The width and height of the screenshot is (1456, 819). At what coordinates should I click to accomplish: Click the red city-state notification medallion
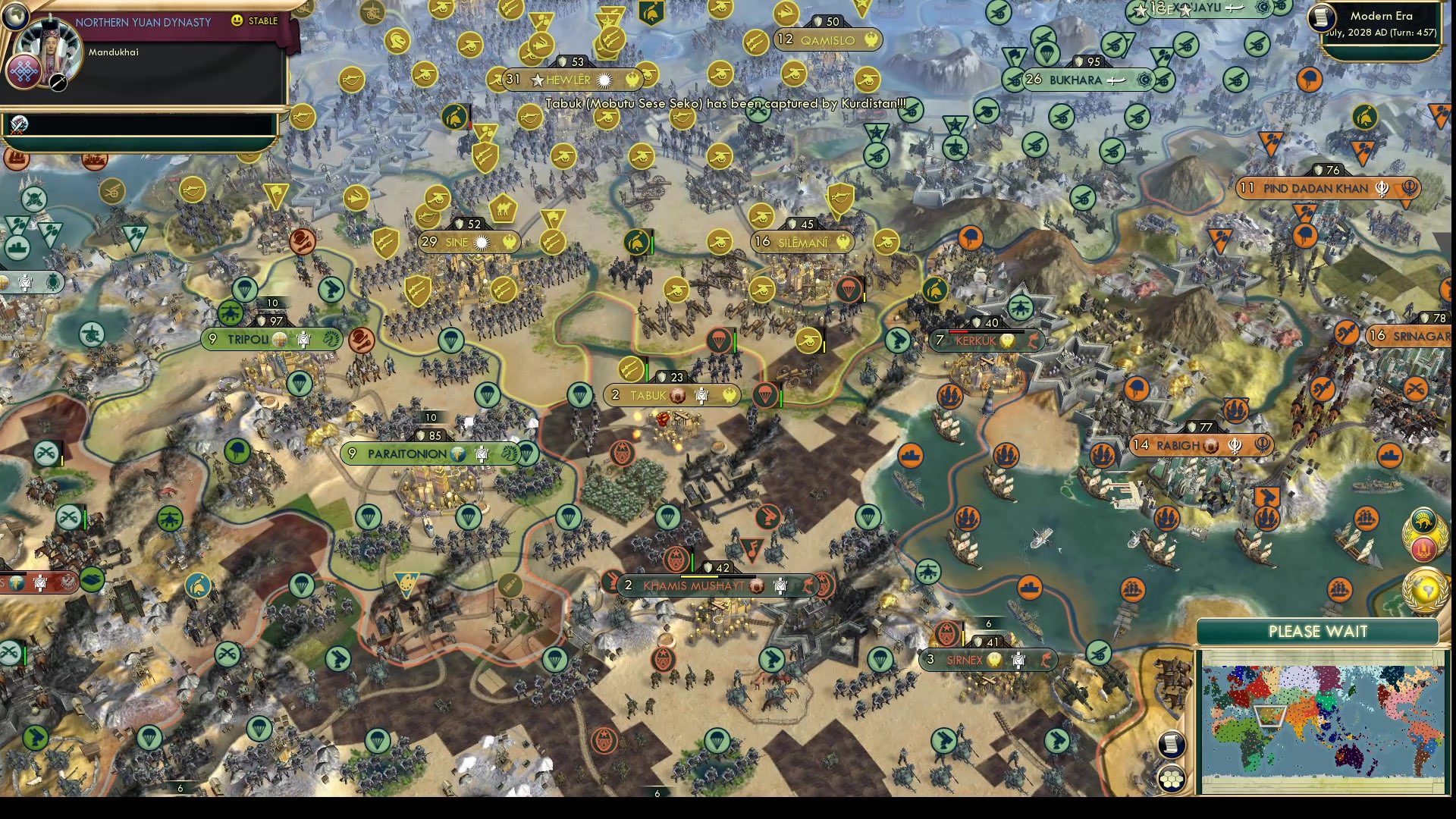(x=1425, y=548)
